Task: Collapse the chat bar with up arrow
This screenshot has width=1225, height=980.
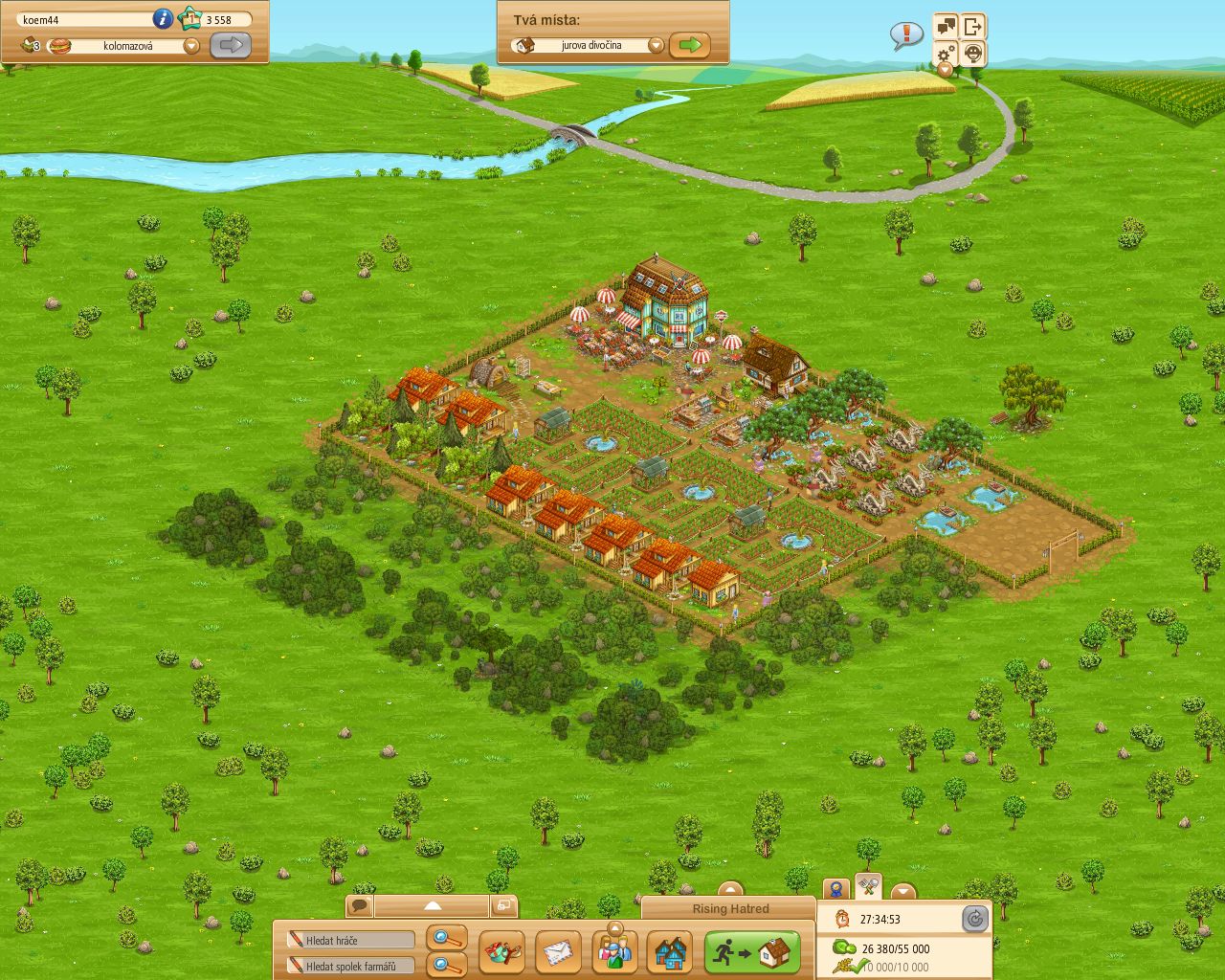Action: pos(433,903)
